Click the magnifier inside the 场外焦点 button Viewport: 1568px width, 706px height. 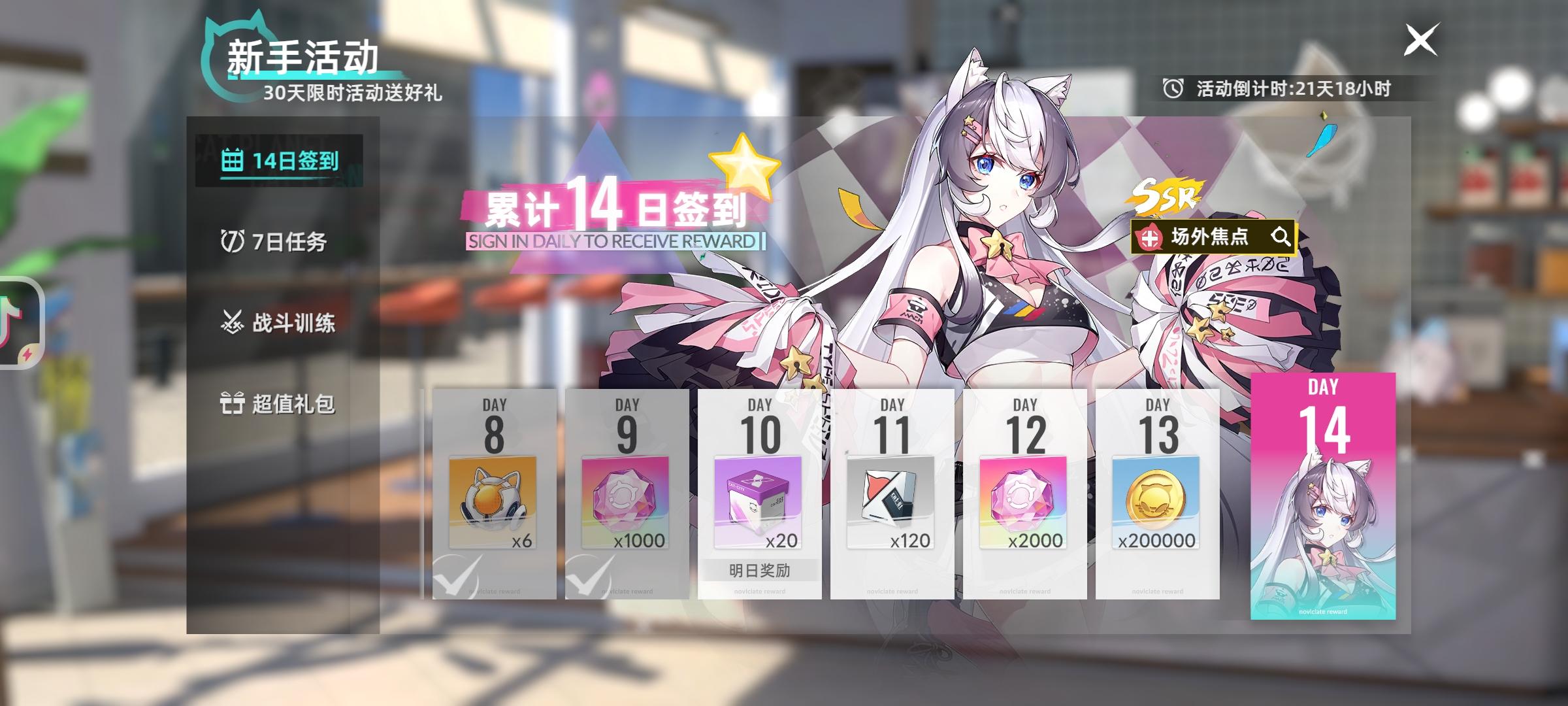coord(1282,238)
